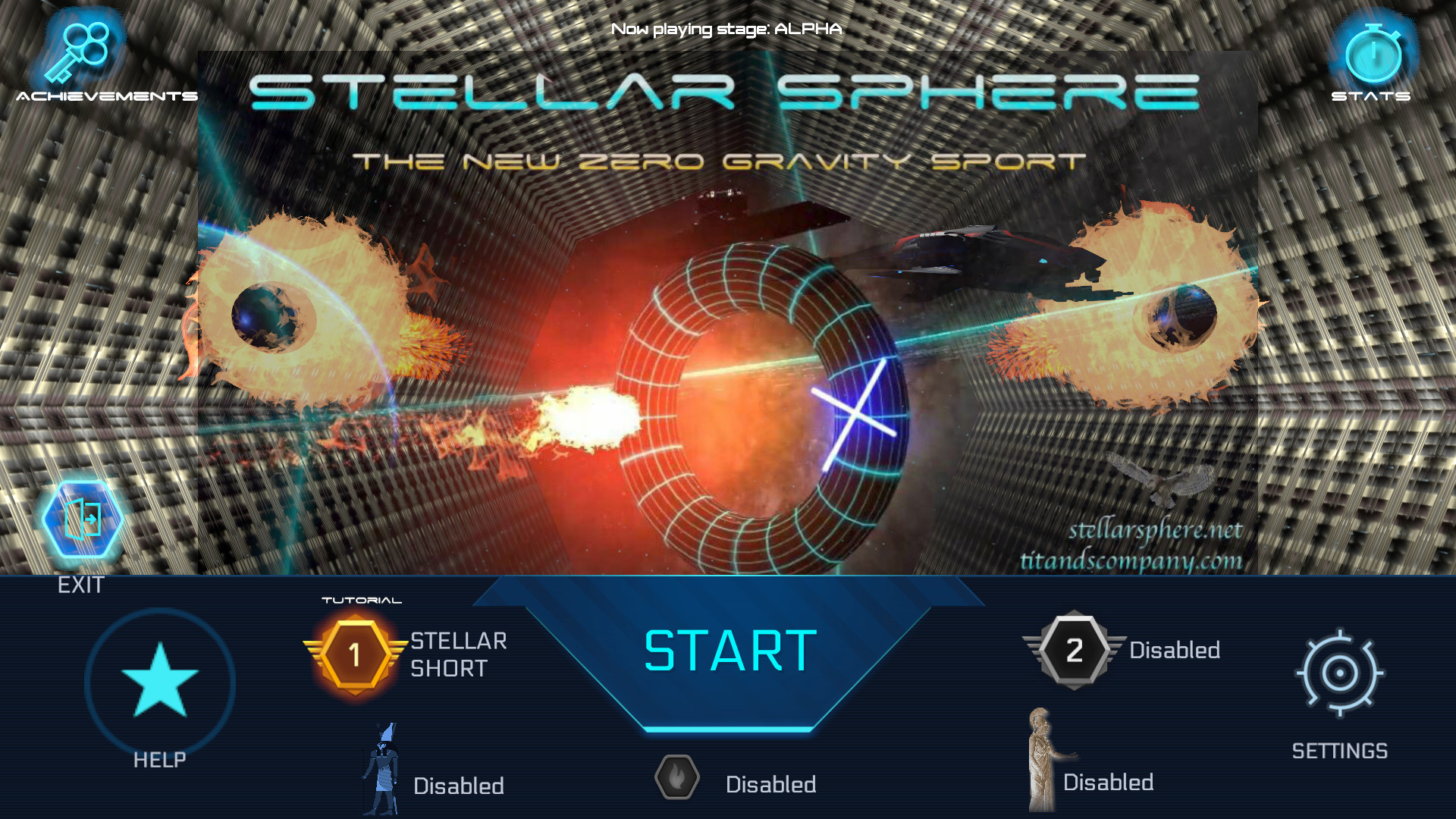Click the 'Now playing stage: ALPHA' banner

[726, 30]
